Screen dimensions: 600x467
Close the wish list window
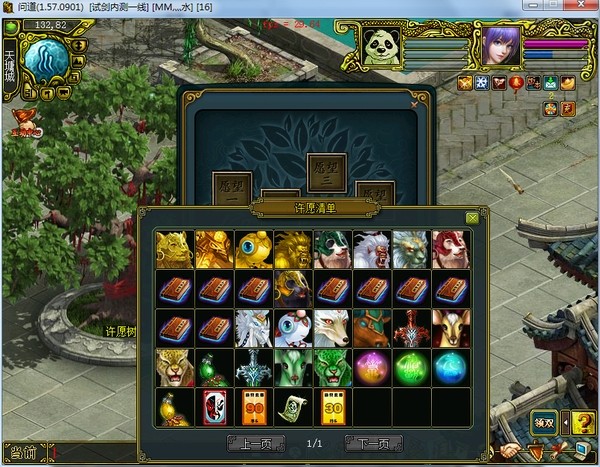(472, 218)
